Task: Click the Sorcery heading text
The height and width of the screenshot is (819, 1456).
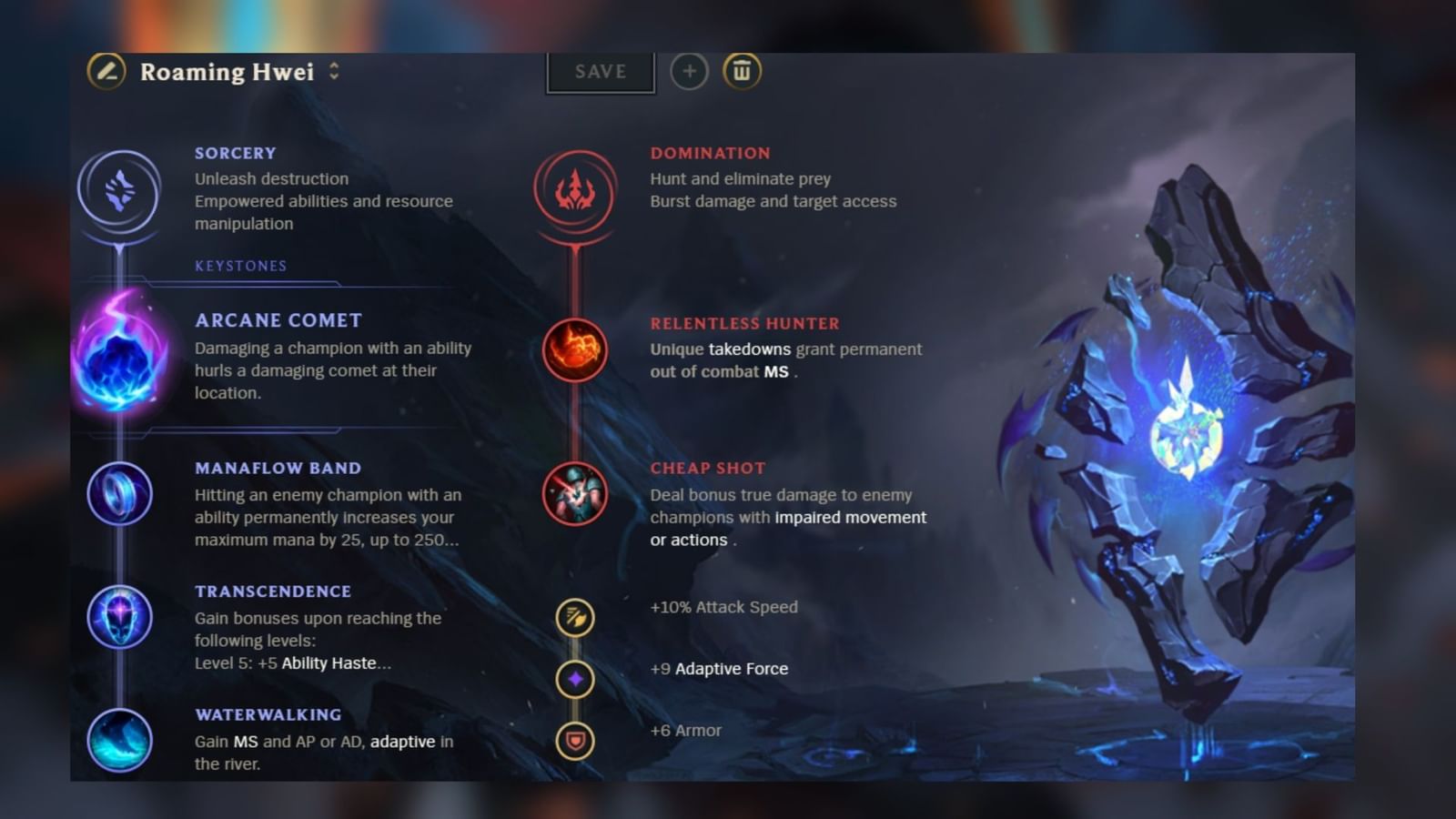Action: [x=235, y=152]
